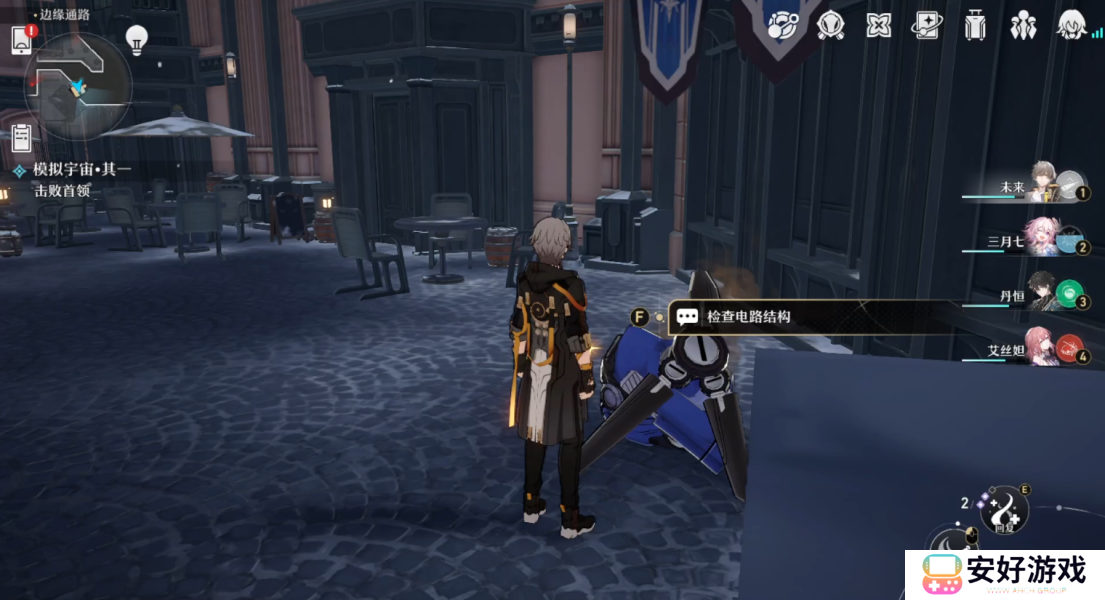
Task: Open the lightbulb hint icon
Action: tap(137, 40)
